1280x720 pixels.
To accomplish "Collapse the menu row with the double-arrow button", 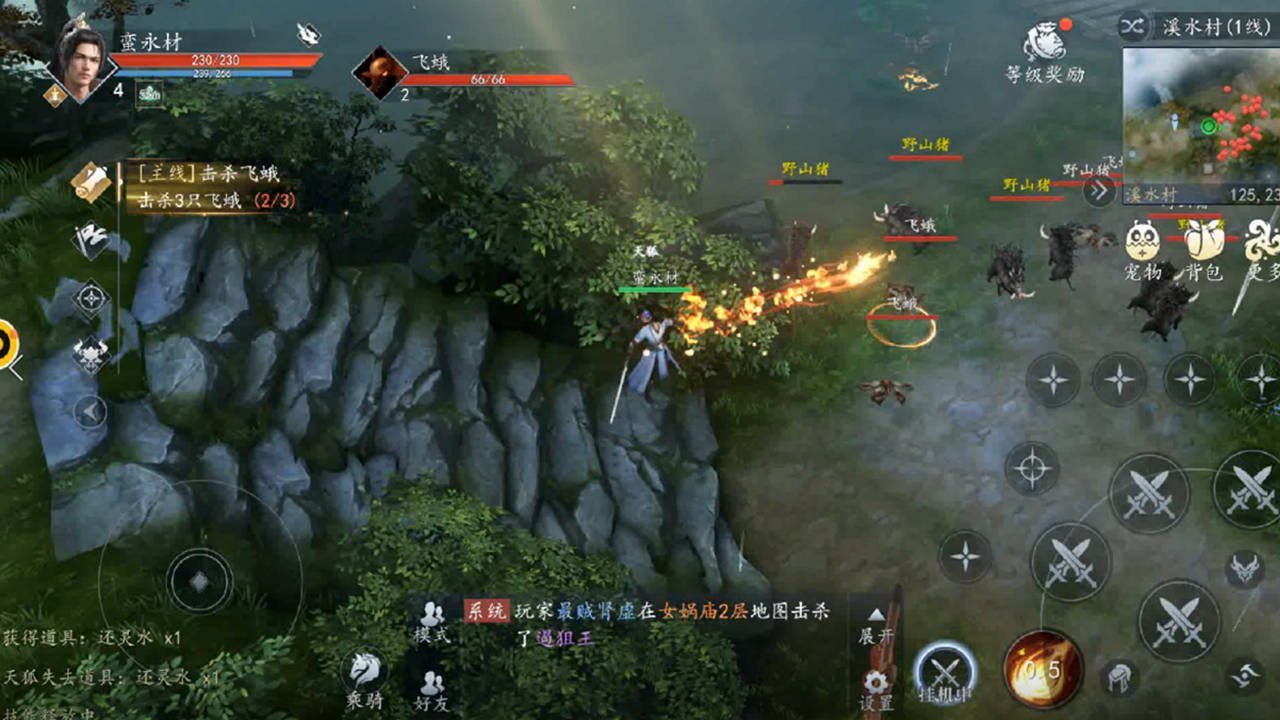I will tap(1099, 190).
